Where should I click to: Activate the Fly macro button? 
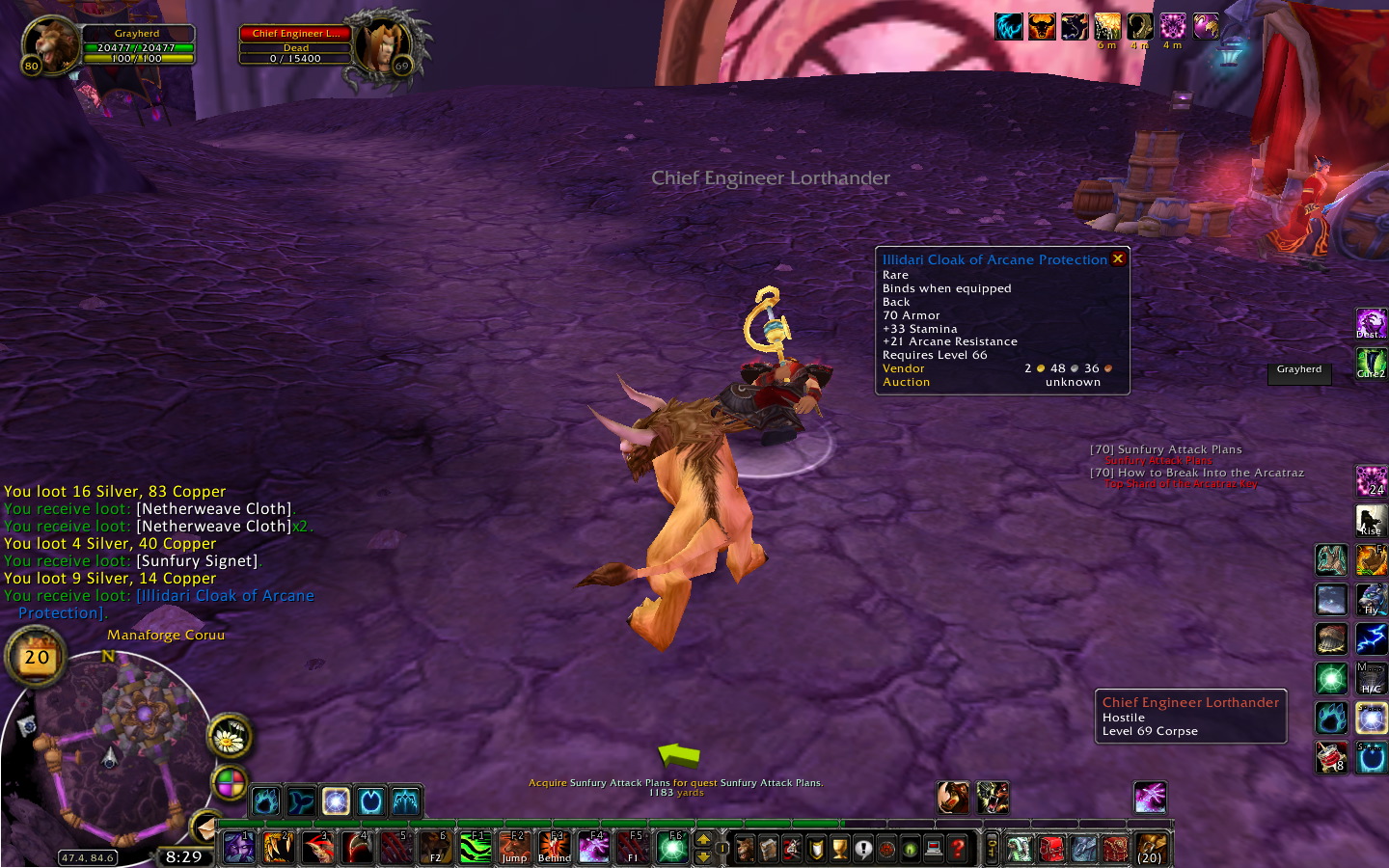click(1371, 600)
